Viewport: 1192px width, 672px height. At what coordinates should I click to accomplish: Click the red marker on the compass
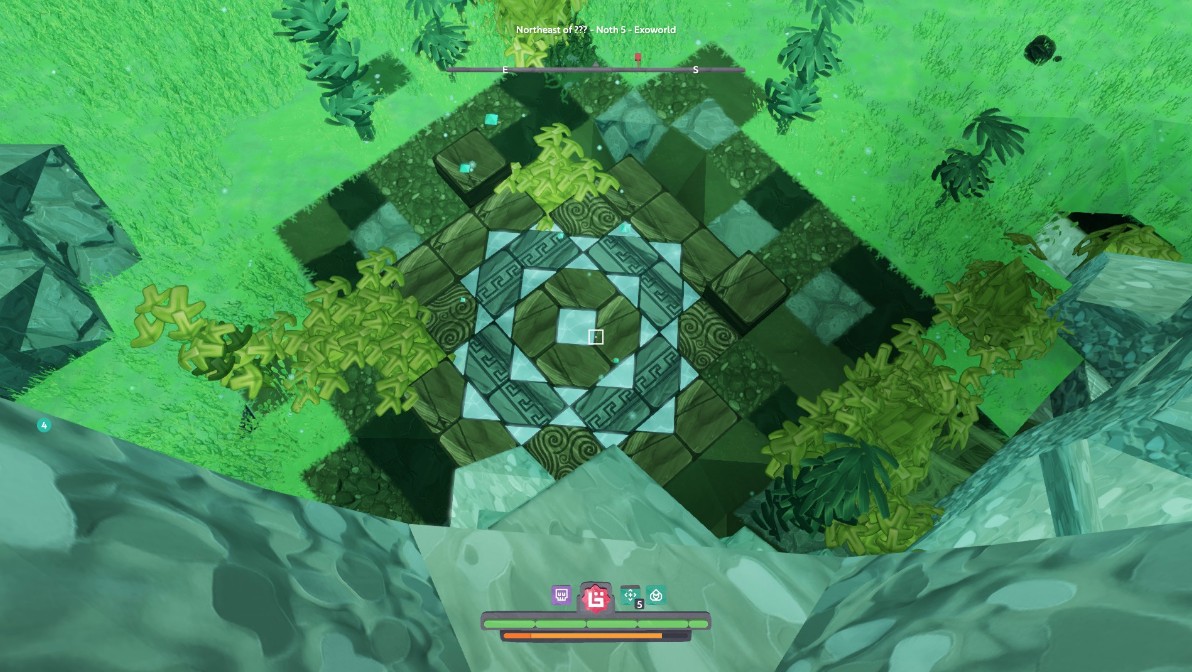pyautogui.click(x=638, y=58)
